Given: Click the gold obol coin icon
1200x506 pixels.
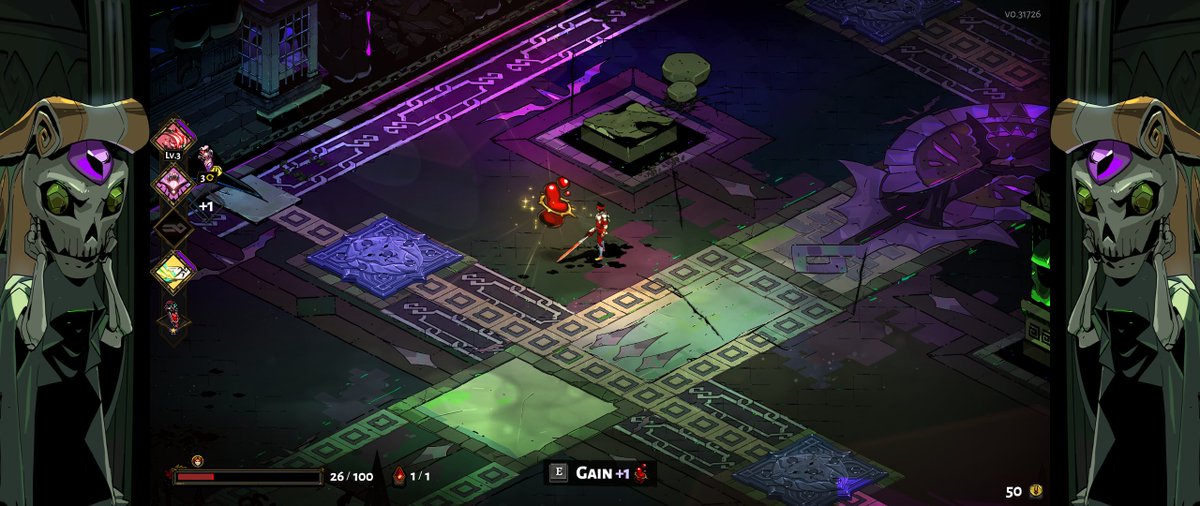Looking at the screenshot, I should click(x=1036, y=490).
